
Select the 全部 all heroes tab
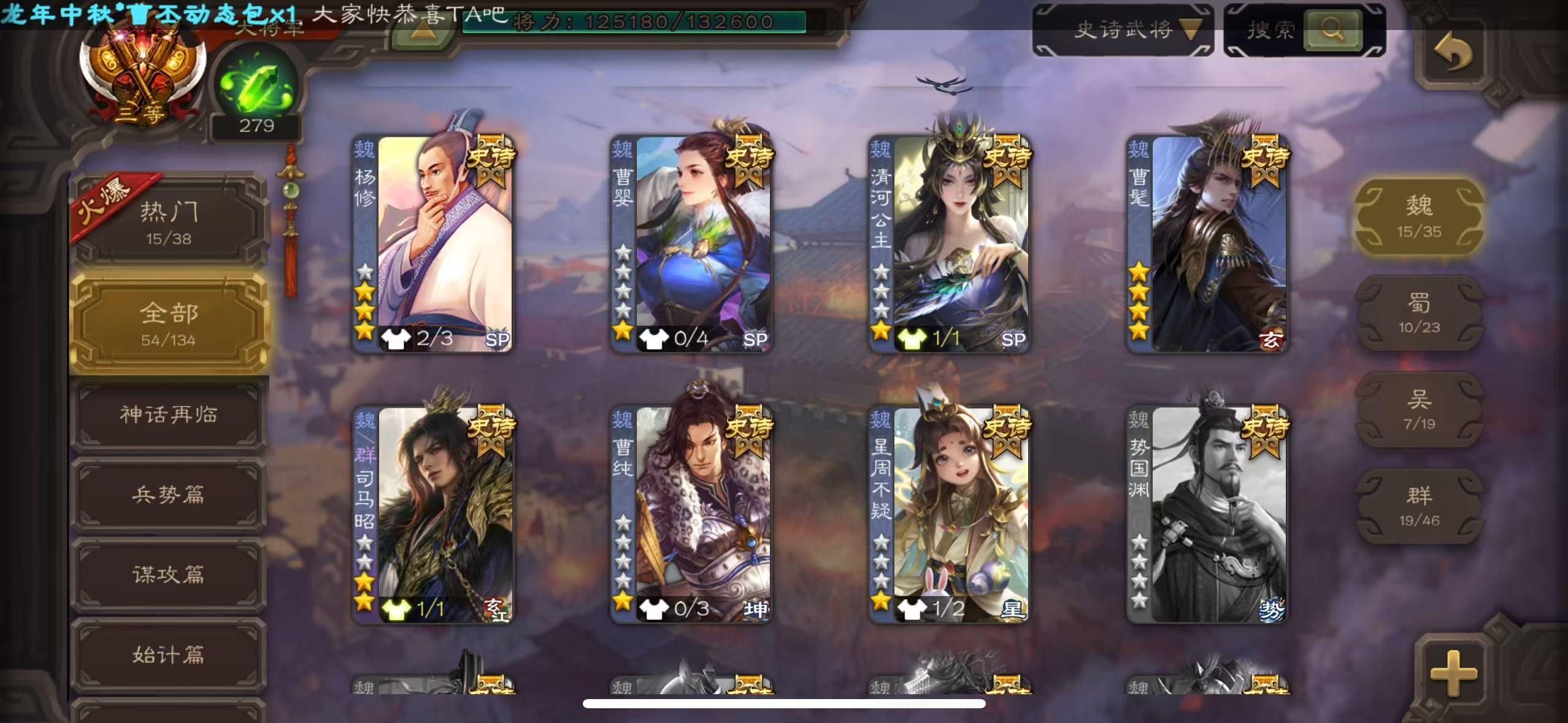point(169,323)
